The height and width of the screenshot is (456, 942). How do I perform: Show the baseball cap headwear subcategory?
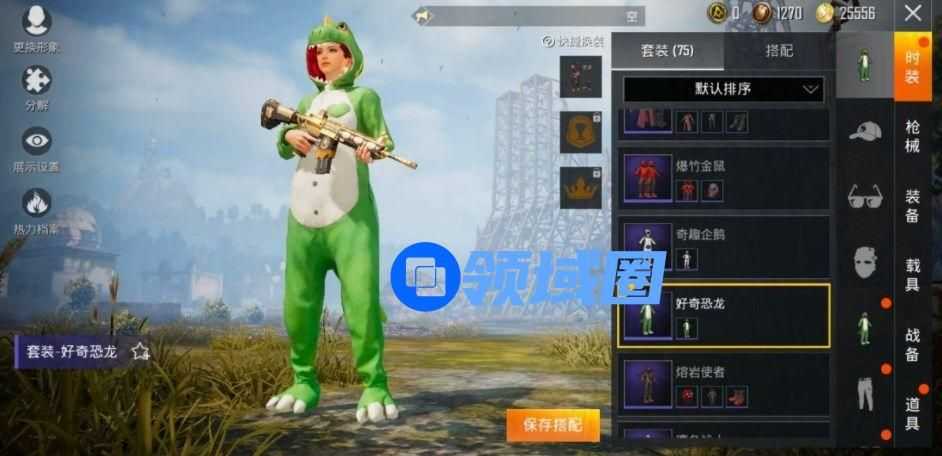[x=865, y=131]
